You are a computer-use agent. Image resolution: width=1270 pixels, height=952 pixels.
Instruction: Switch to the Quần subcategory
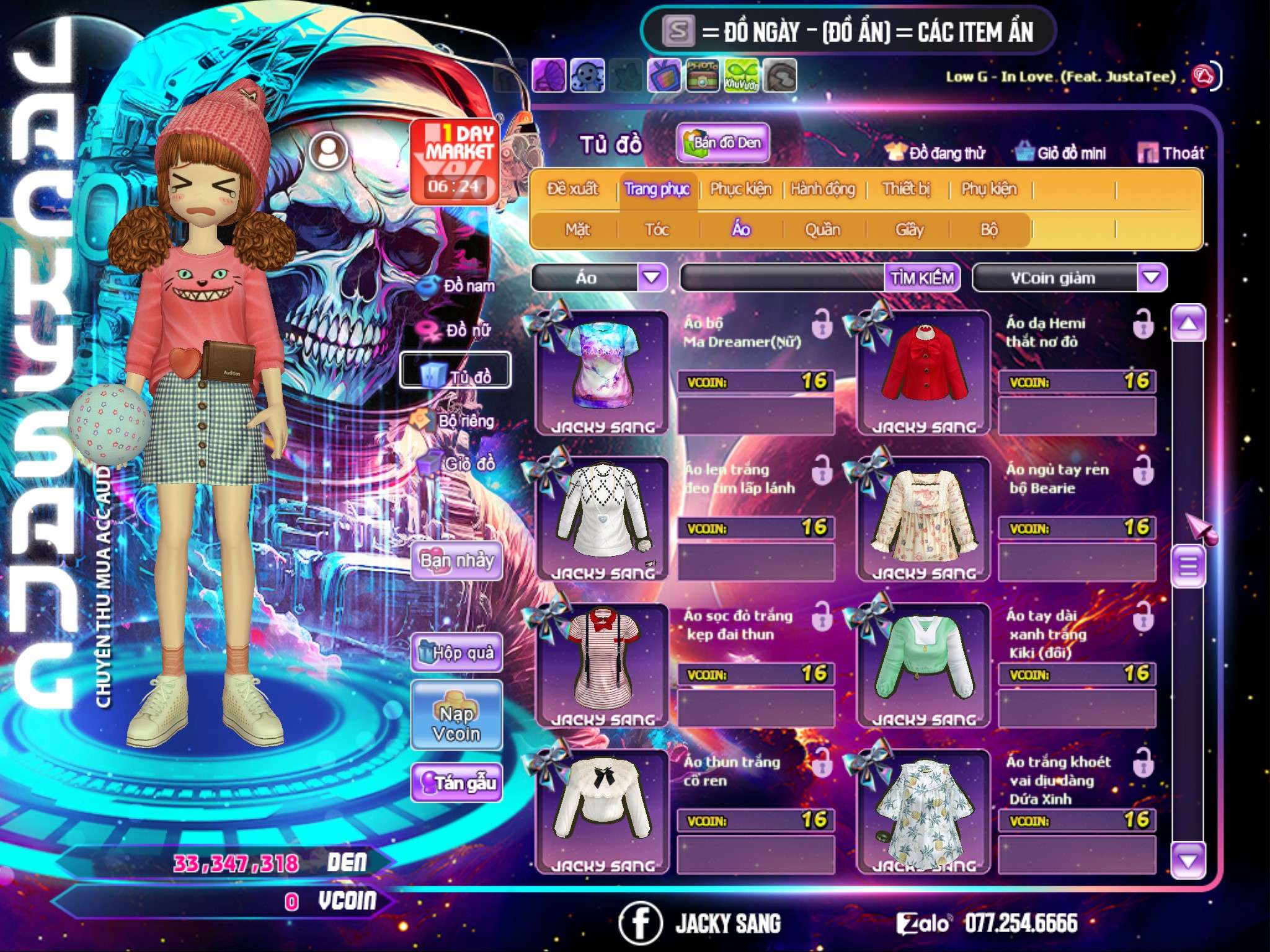coord(822,229)
